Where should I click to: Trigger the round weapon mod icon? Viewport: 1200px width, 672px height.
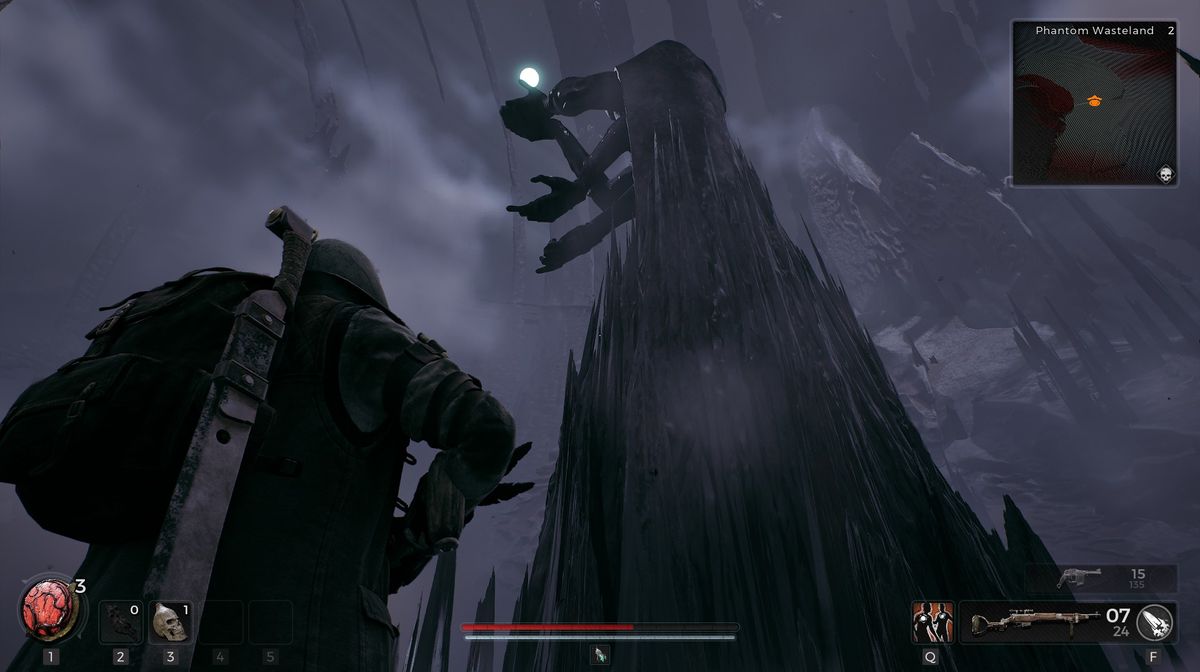(x=1155, y=622)
